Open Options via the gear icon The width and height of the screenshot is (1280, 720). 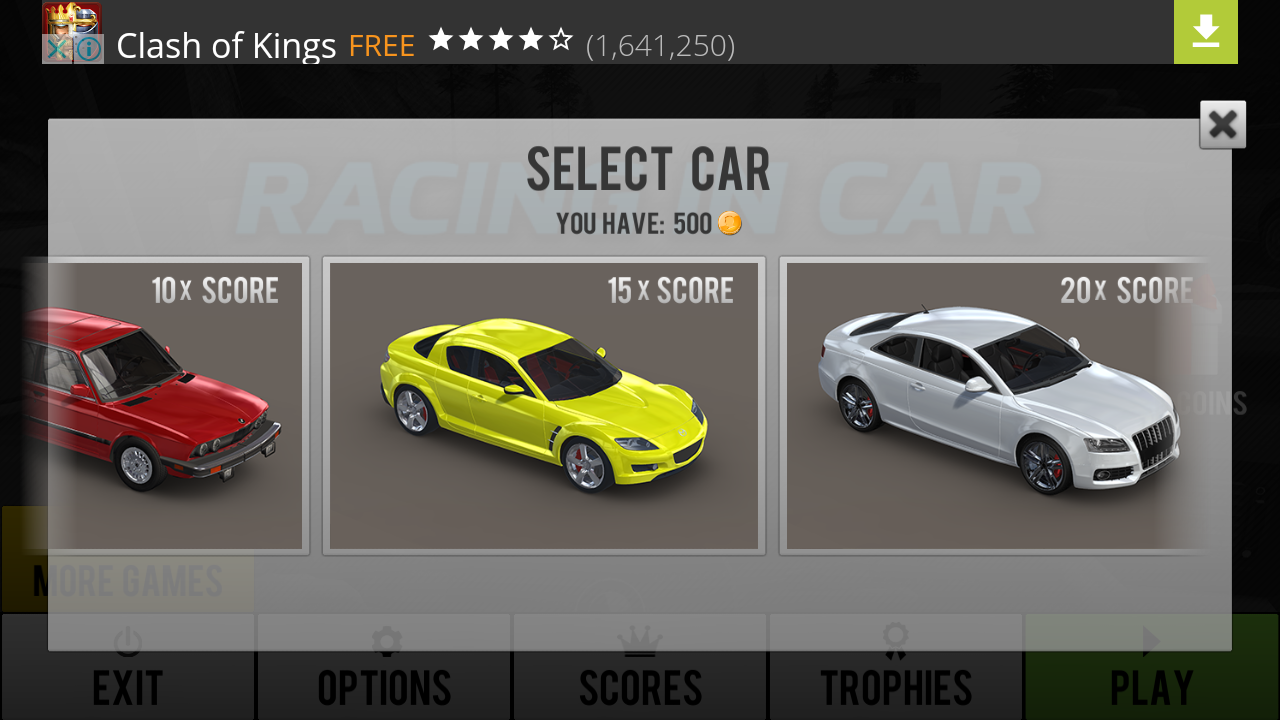pos(386,643)
